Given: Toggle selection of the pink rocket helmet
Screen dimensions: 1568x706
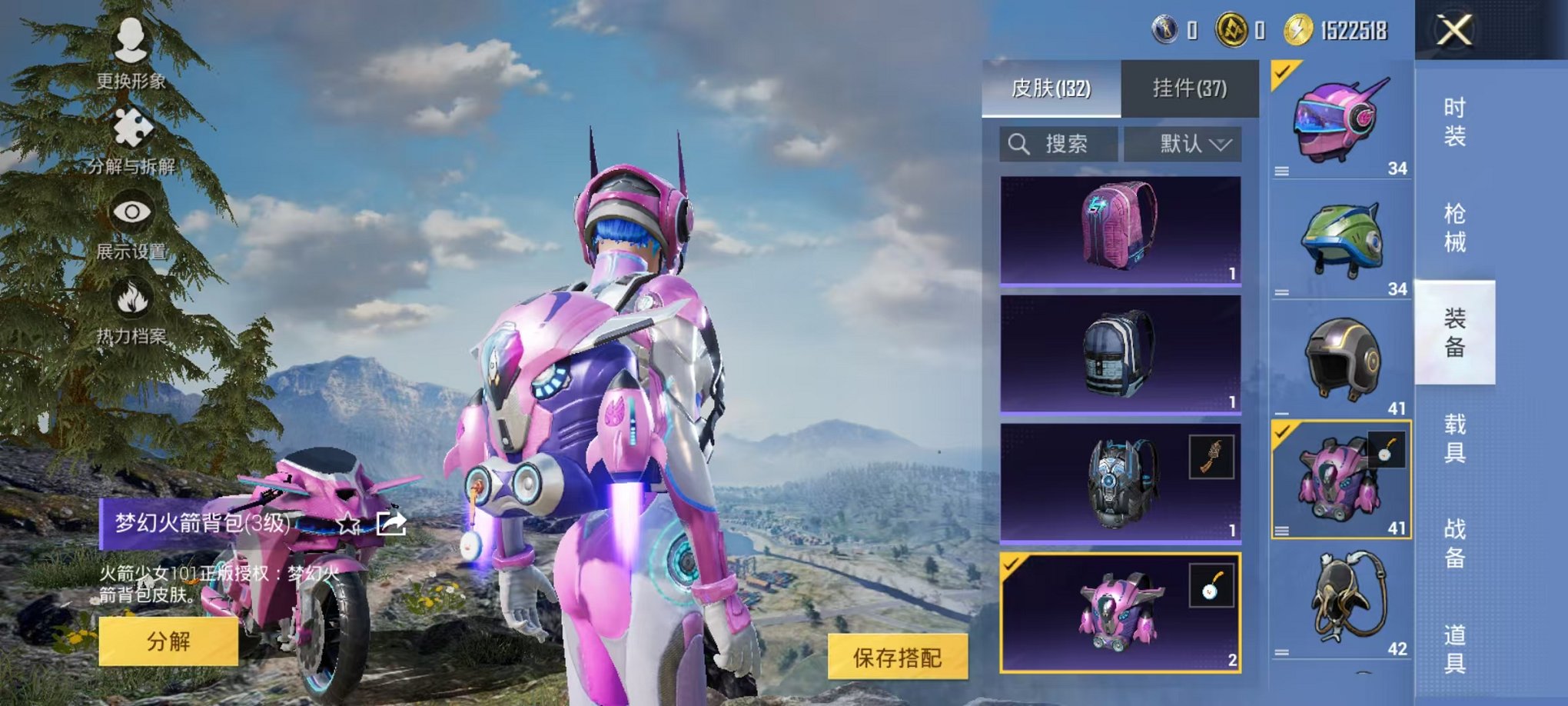Looking at the screenshot, I should coord(1284,73).
